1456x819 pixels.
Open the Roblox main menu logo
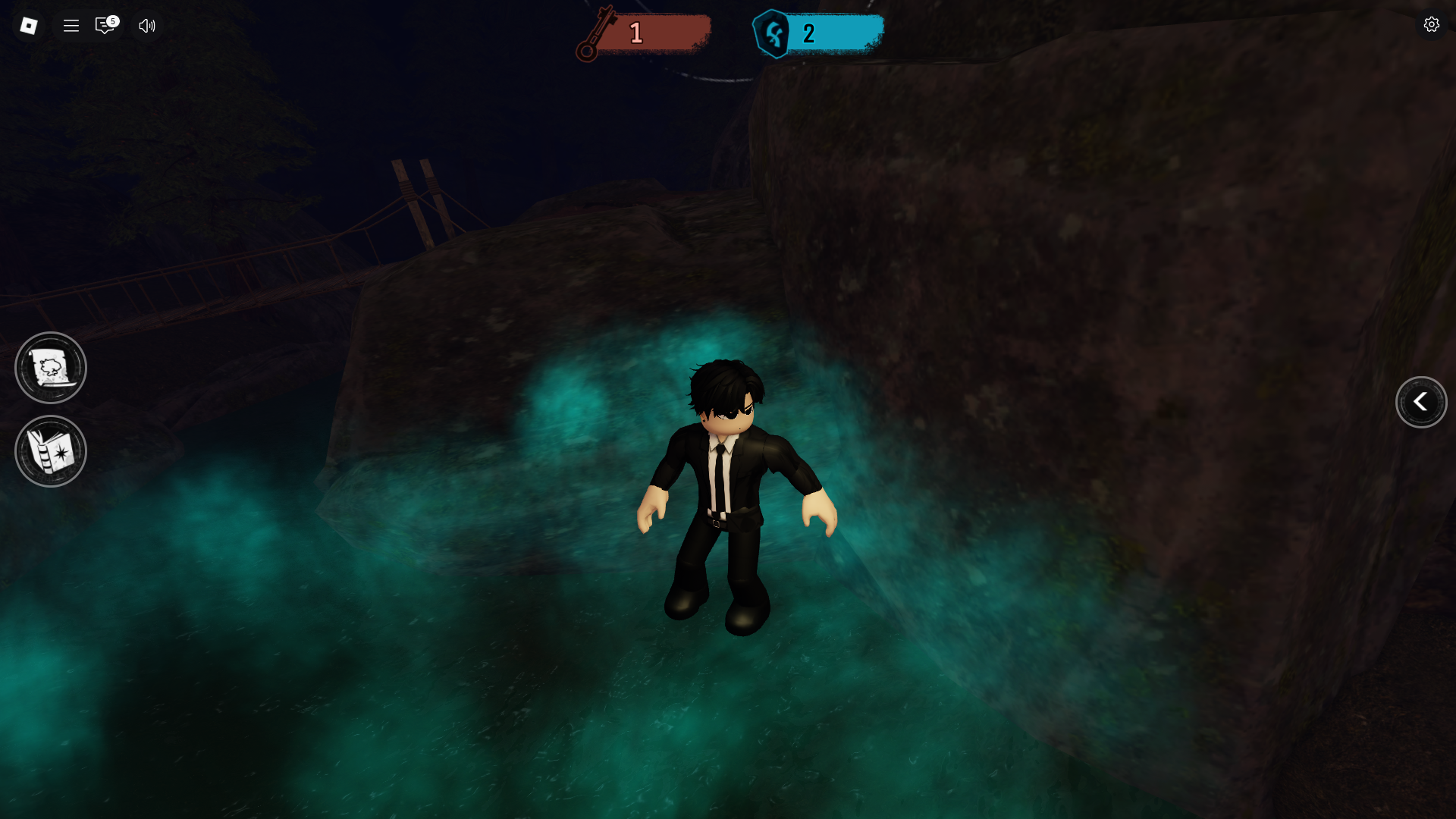[29, 26]
